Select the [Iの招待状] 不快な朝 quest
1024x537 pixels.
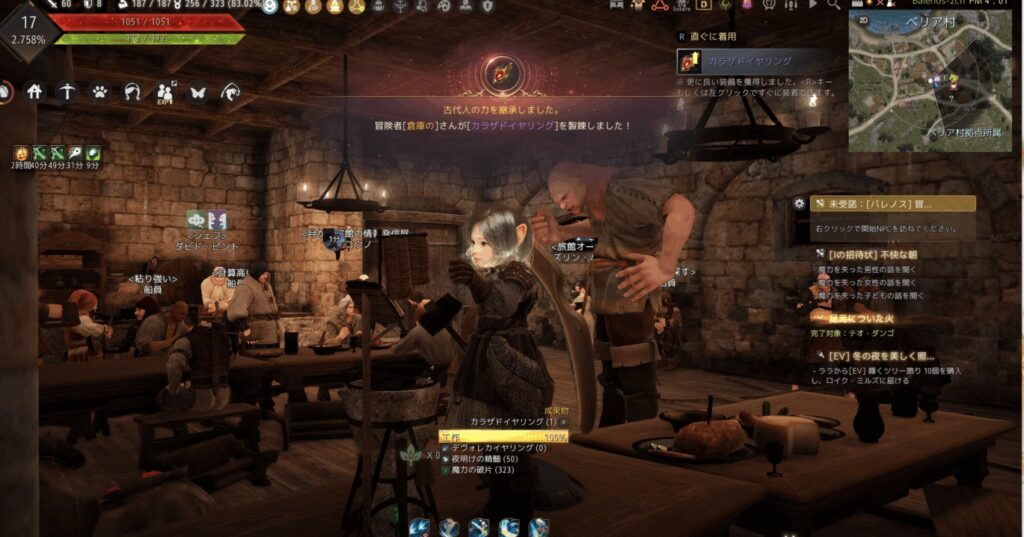click(x=880, y=254)
